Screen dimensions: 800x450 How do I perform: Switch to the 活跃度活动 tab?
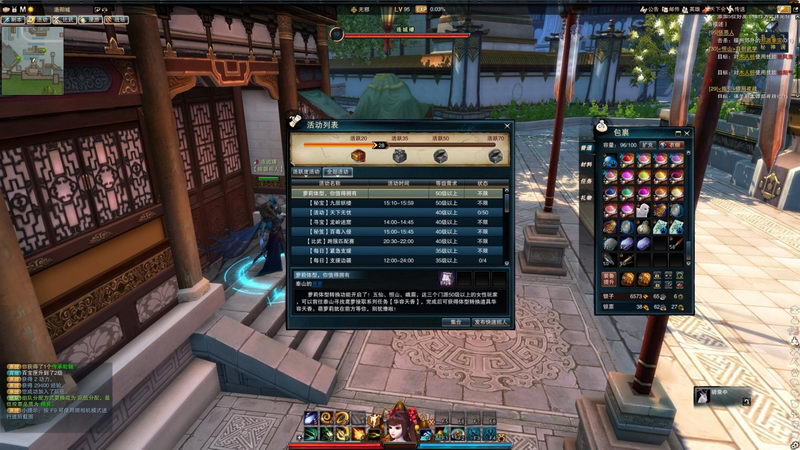306,172
